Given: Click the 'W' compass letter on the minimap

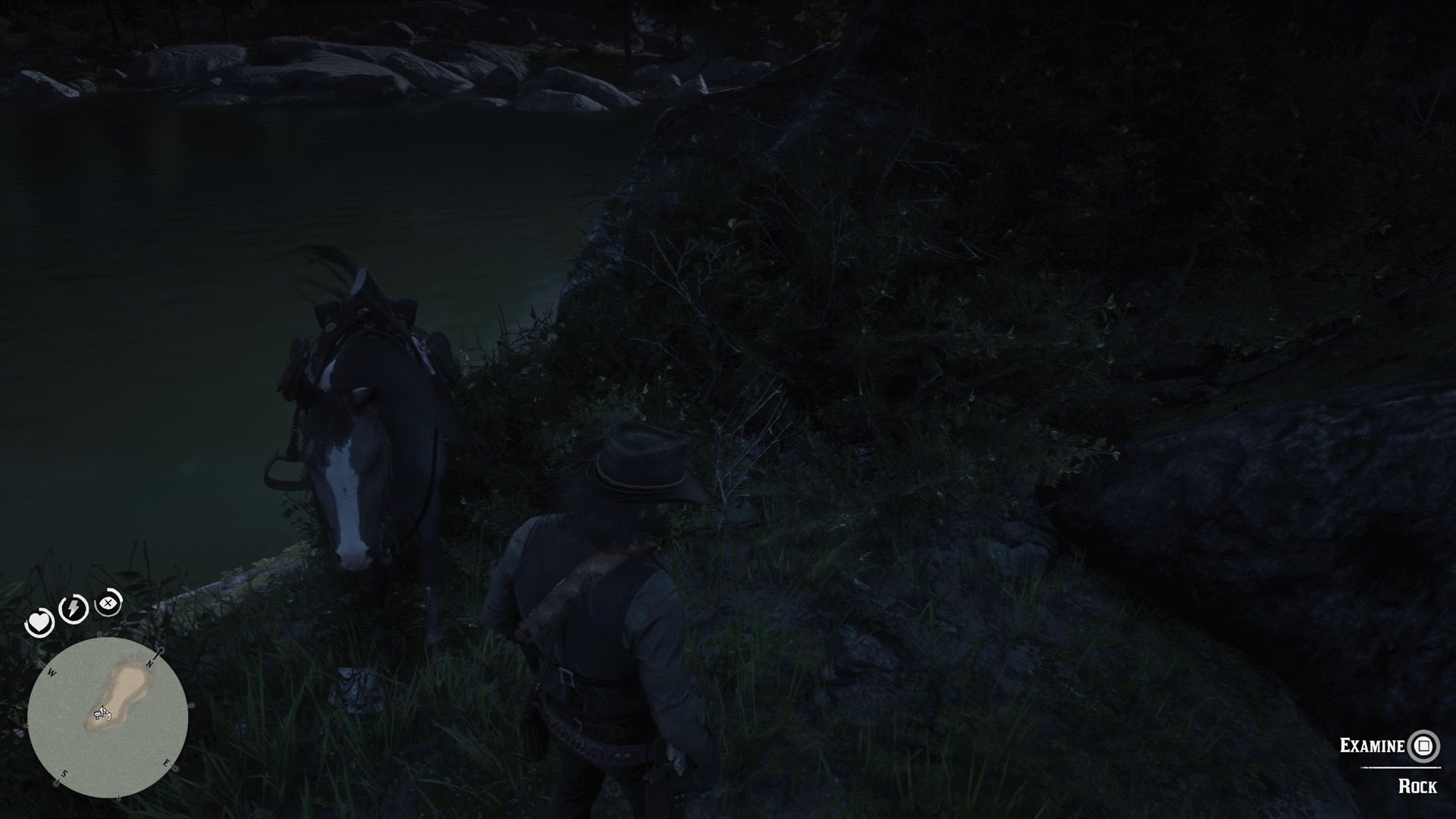Looking at the screenshot, I should coord(51,672).
